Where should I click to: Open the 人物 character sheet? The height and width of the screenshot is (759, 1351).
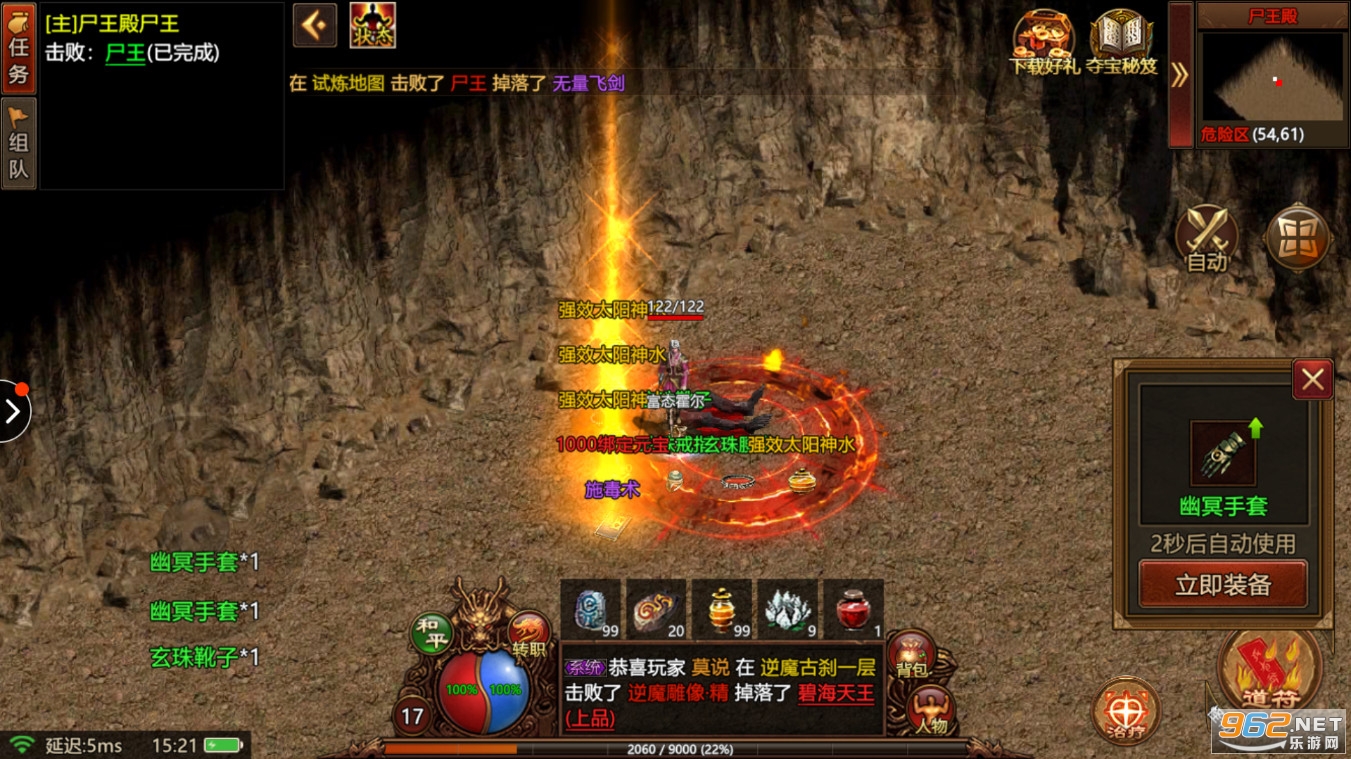(930, 712)
